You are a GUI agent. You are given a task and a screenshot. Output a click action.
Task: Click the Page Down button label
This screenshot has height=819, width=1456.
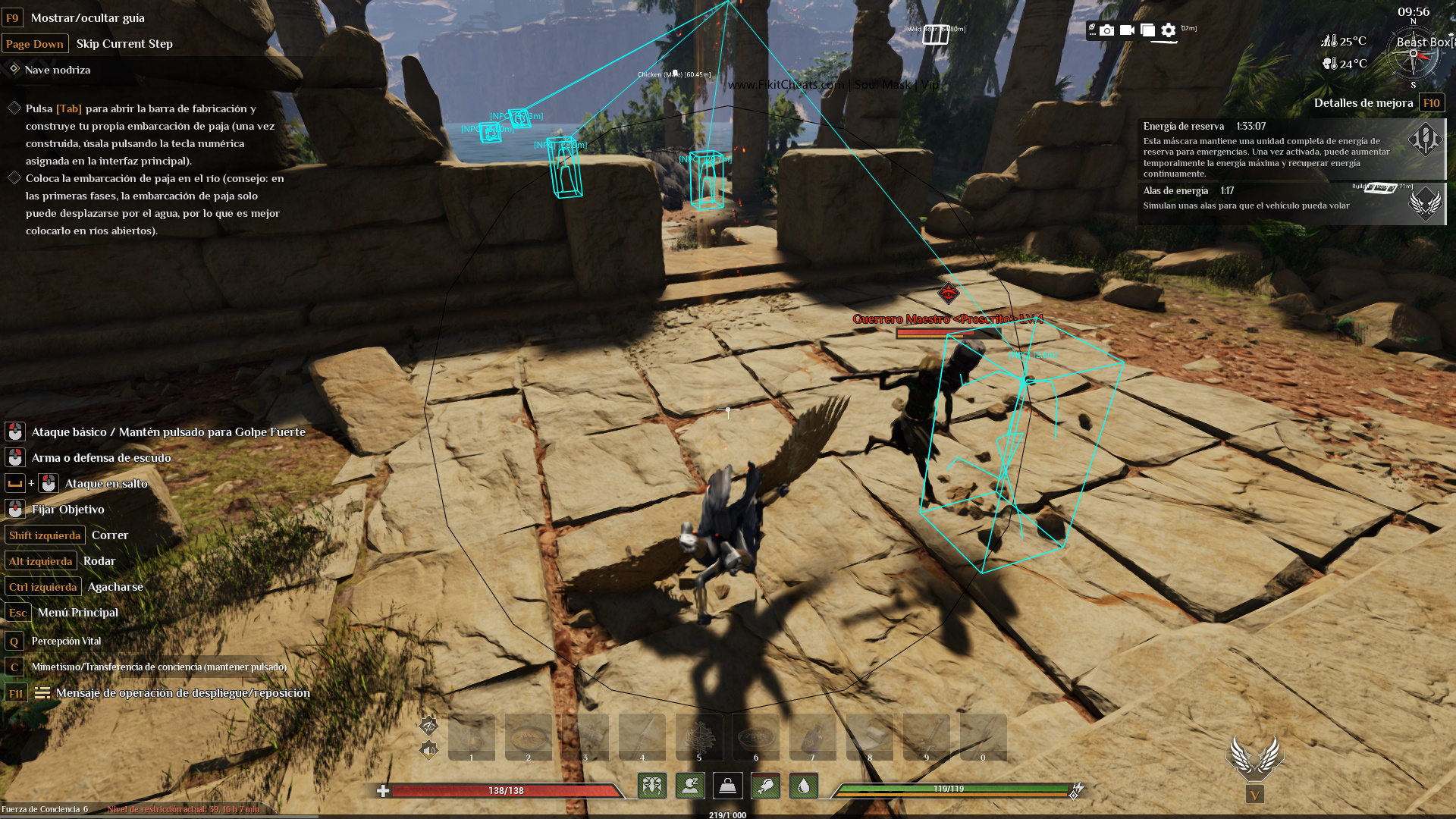click(35, 43)
